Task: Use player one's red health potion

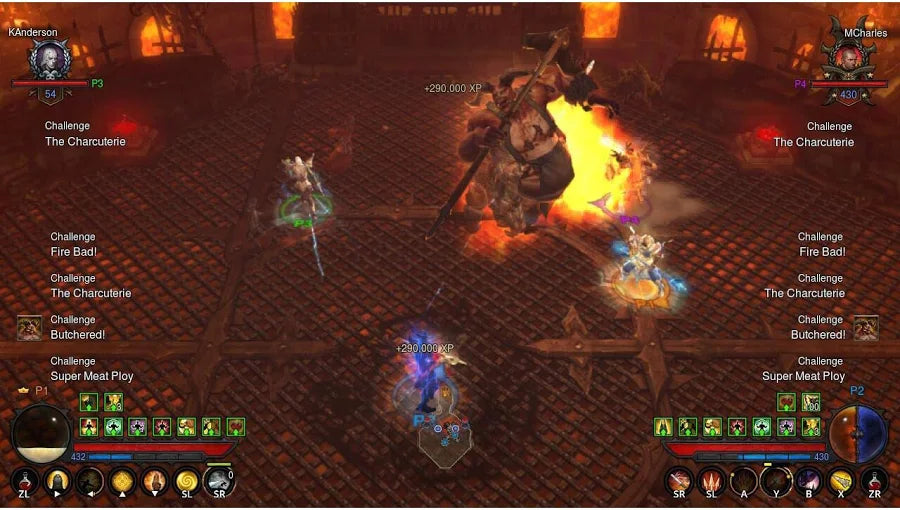Action: [x=25, y=482]
